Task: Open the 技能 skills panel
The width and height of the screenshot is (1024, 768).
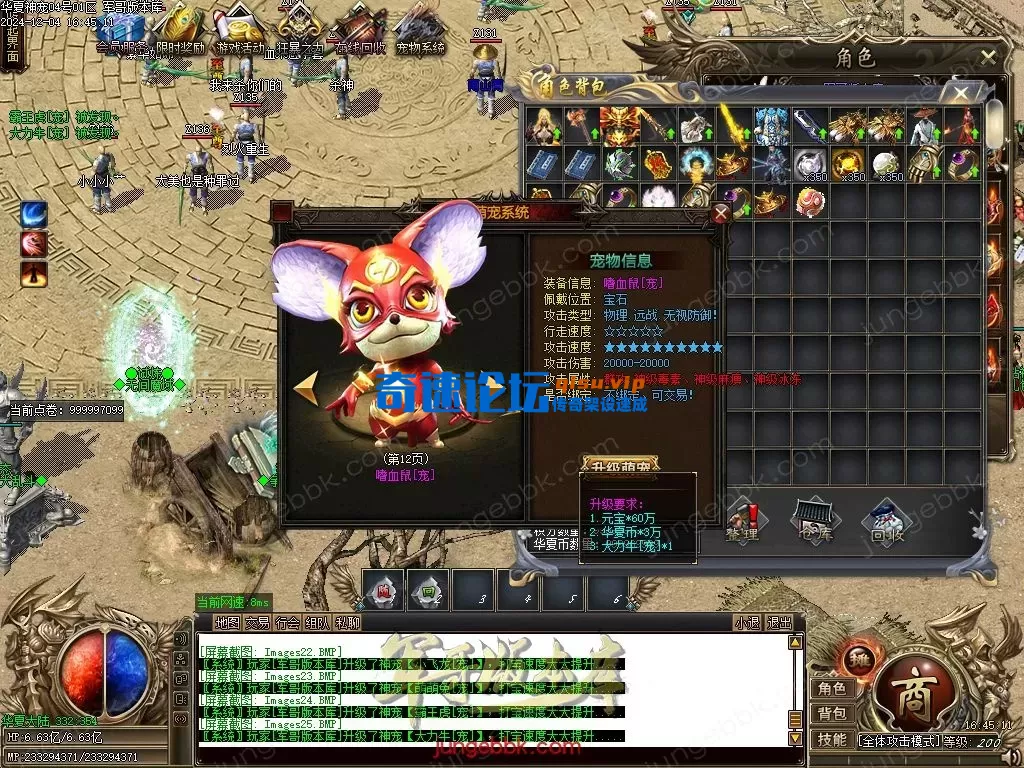Action: tap(832, 739)
